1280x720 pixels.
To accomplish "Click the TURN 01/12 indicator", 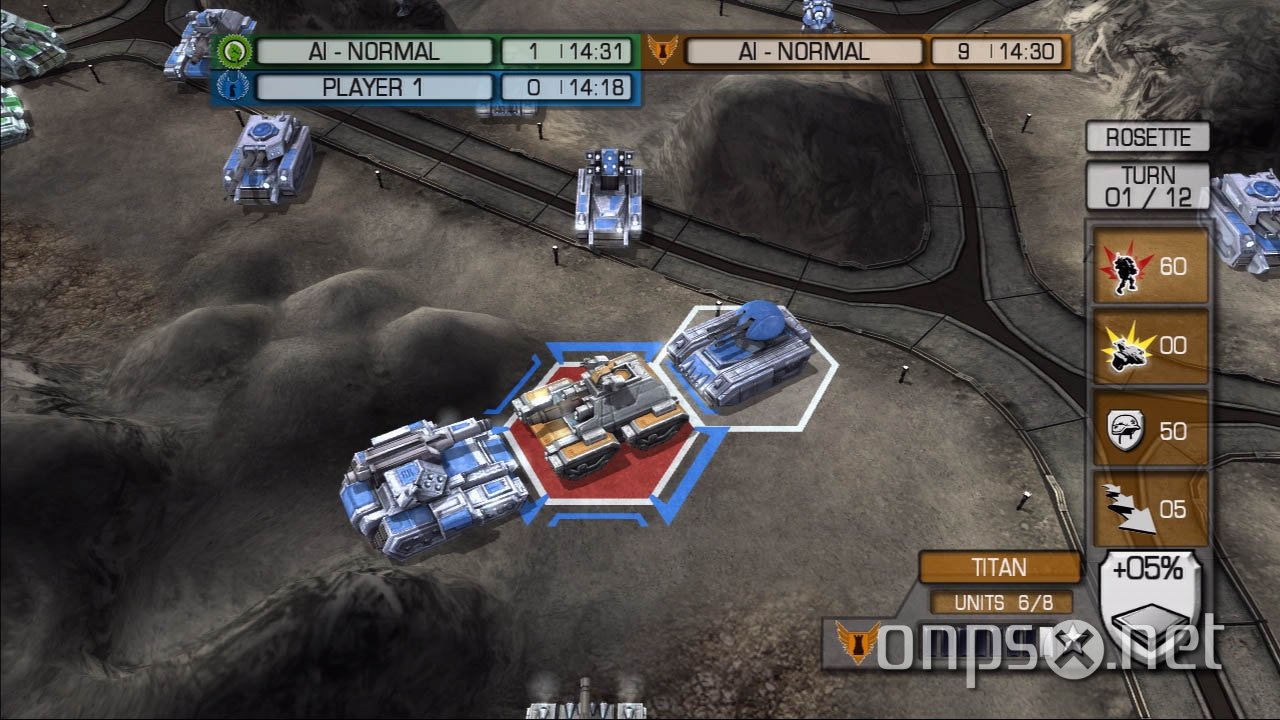I will point(1147,184).
